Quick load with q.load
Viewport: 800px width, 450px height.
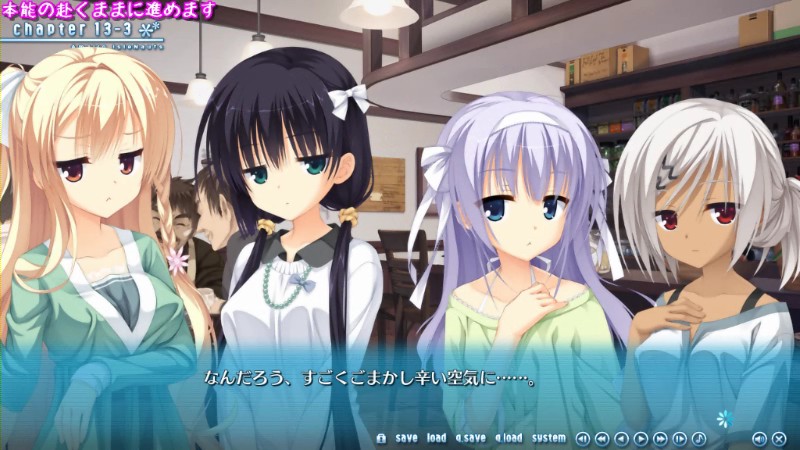tap(508, 438)
